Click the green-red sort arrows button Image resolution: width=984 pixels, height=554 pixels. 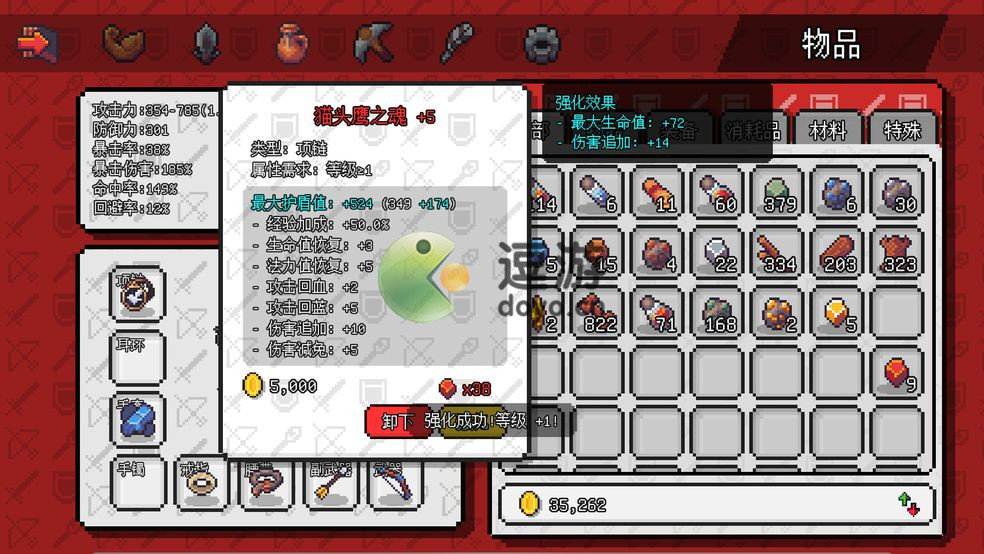pyautogui.click(x=908, y=504)
